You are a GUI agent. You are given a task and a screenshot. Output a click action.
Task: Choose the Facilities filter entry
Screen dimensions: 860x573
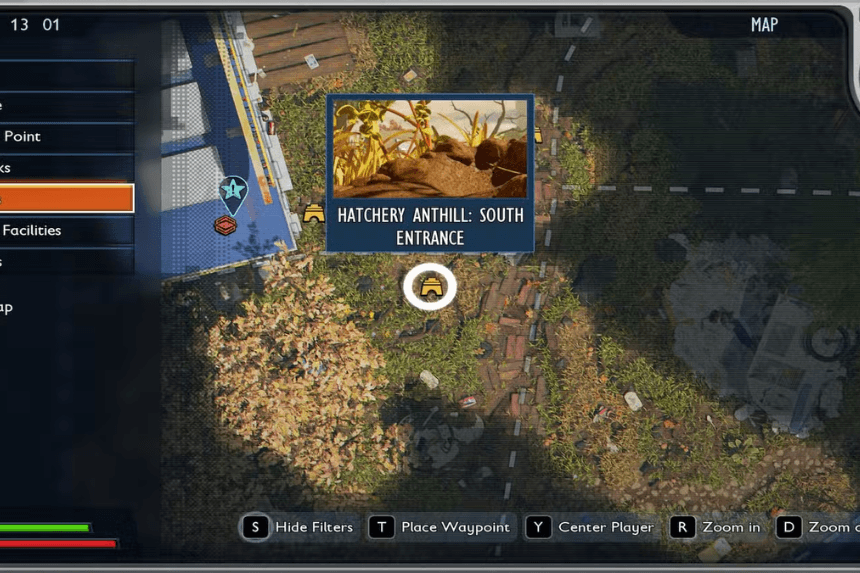[65, 230]
